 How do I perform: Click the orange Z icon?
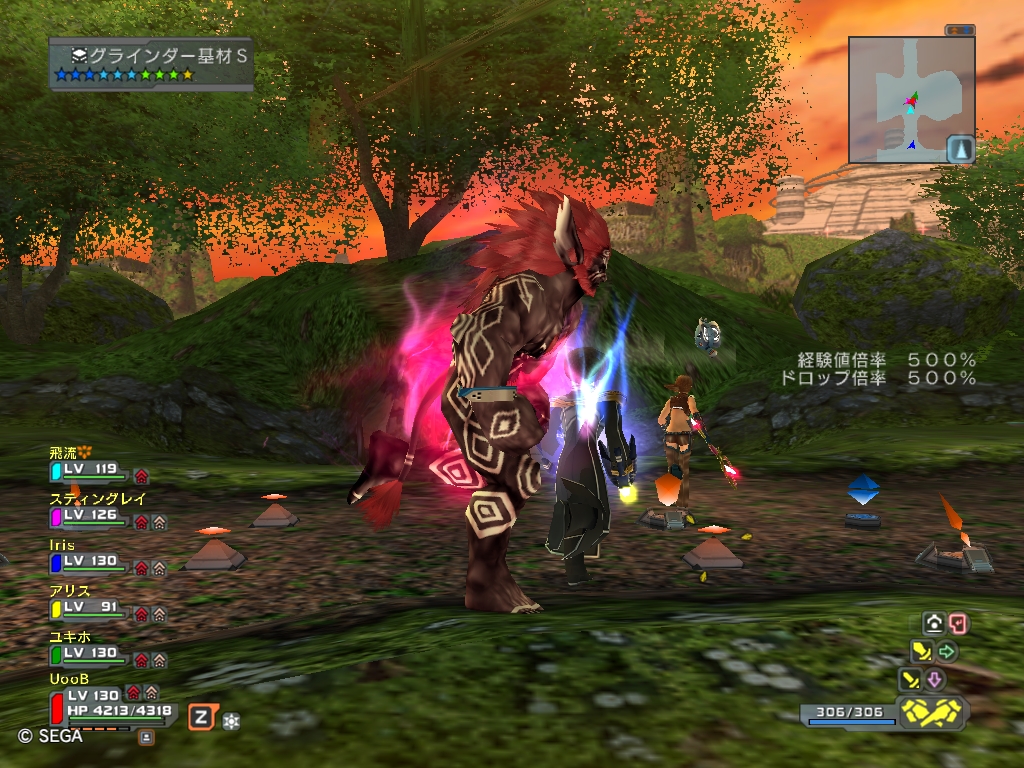pyautogui.click(x=201, y=716)
